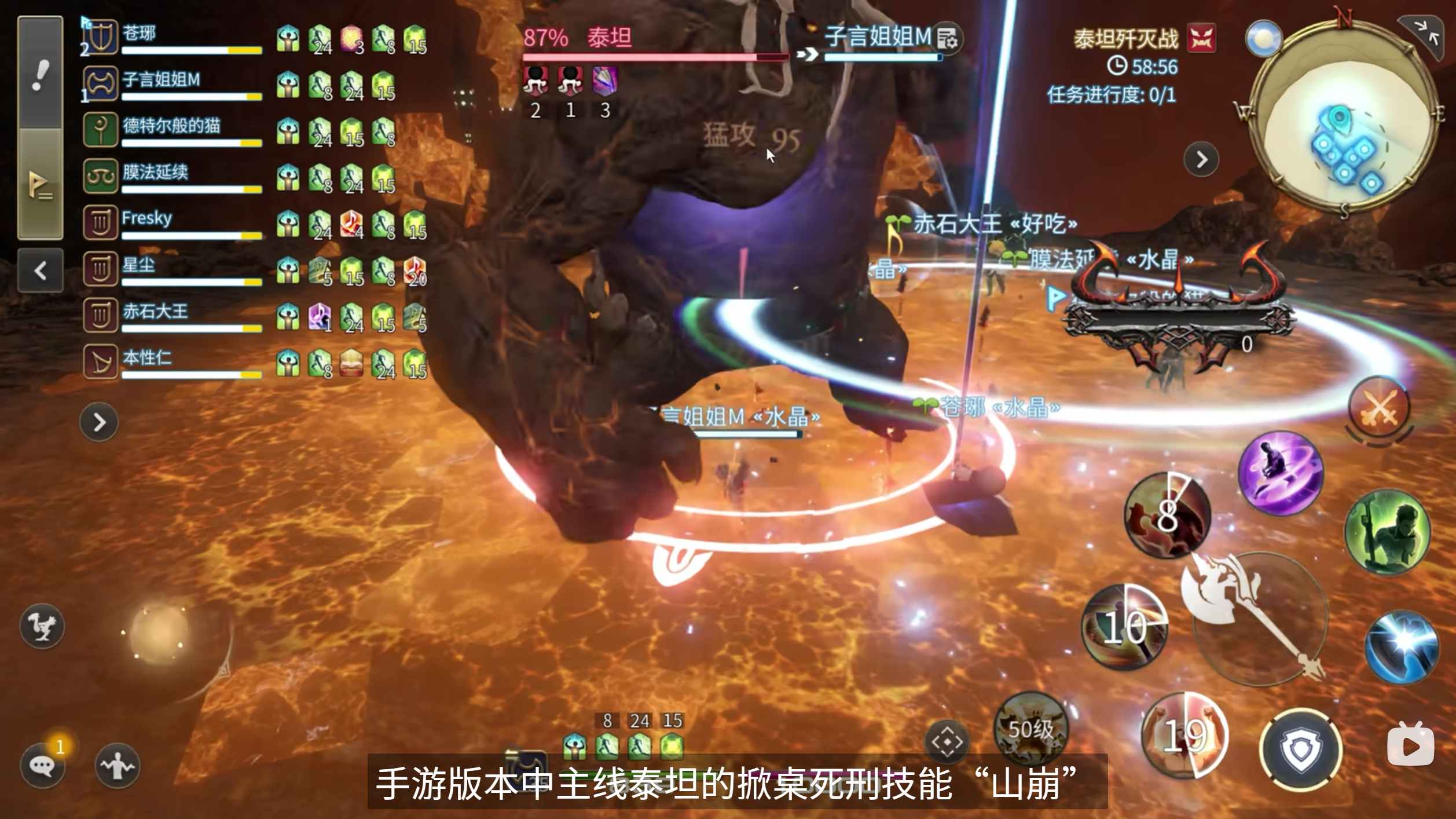Activate the green warrior skill
The image size is (1456, 819).
point(1387,532)
